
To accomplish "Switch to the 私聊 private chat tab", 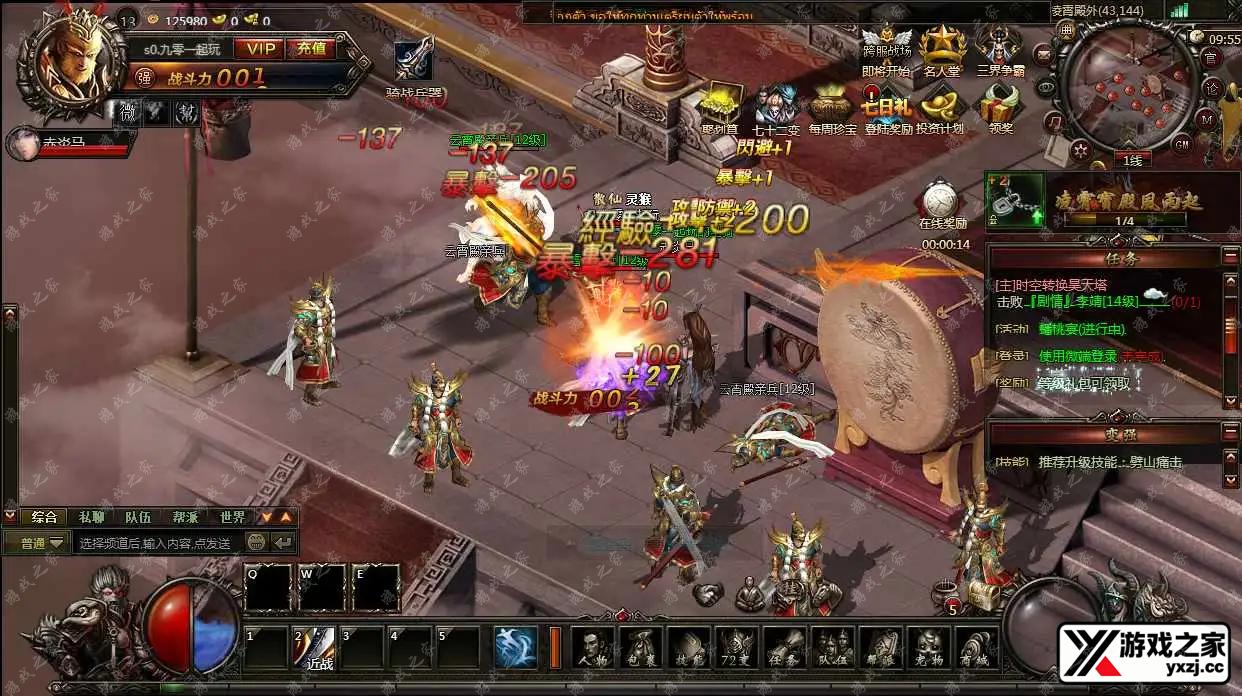I will point(91,517).
